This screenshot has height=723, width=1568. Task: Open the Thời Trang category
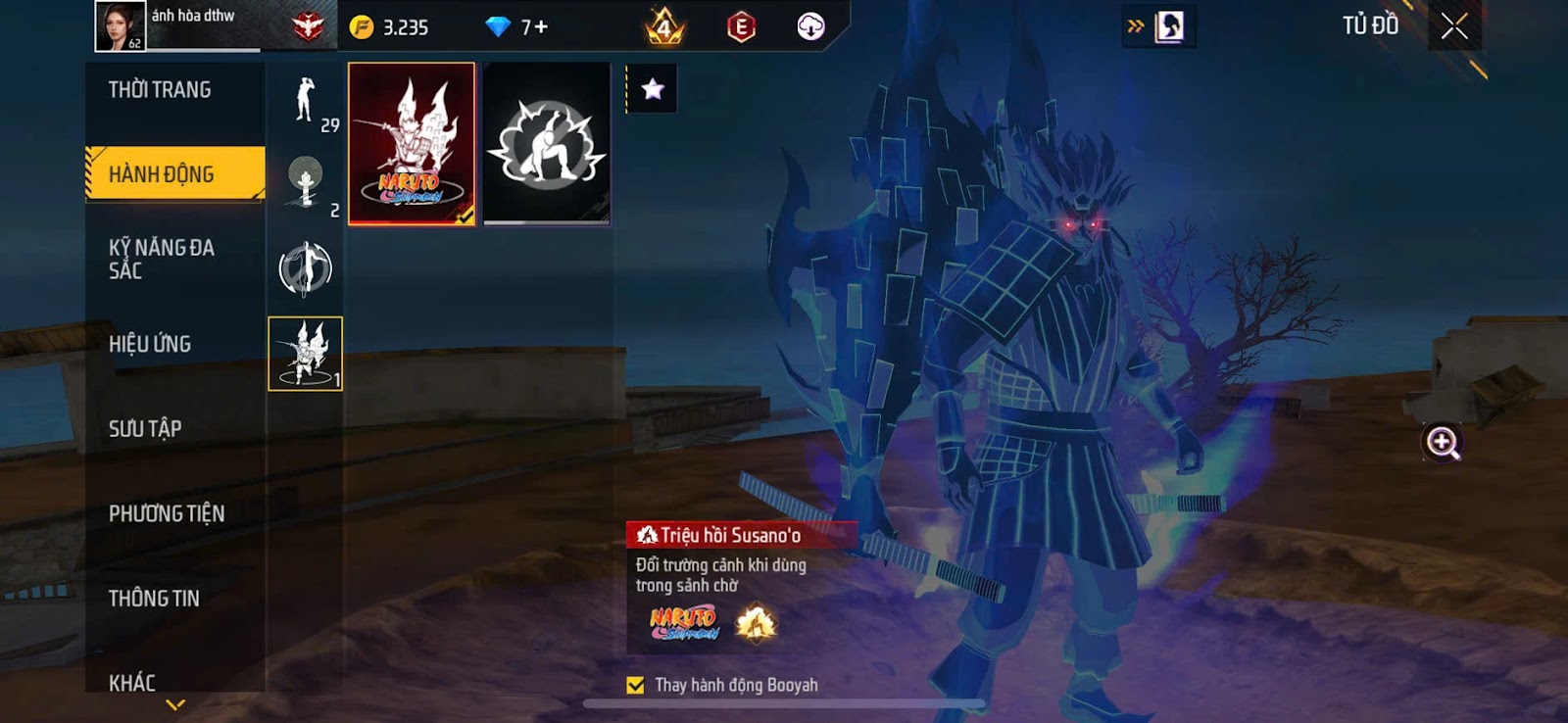click(160, 90)
